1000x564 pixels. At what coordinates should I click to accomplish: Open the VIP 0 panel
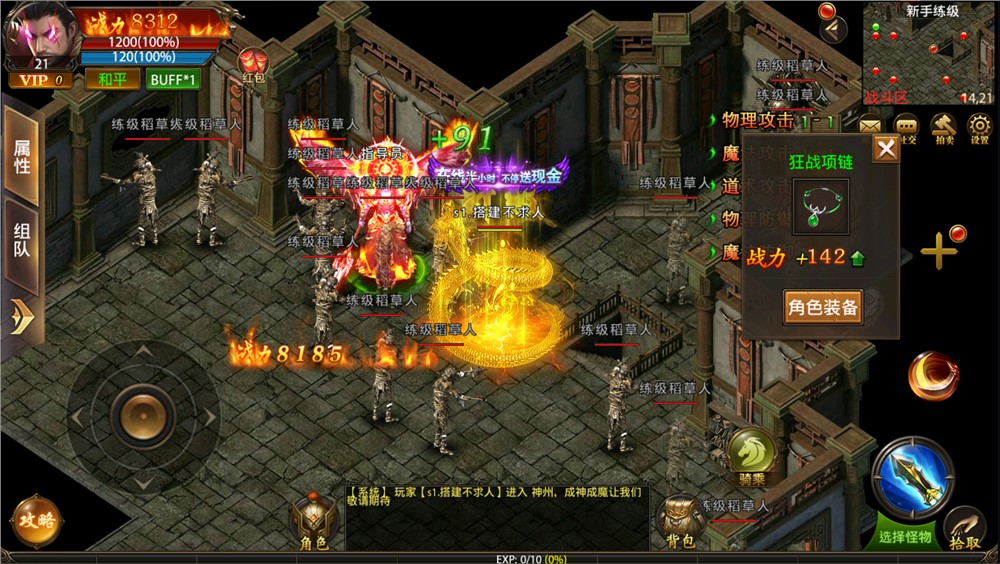(41, 79)
